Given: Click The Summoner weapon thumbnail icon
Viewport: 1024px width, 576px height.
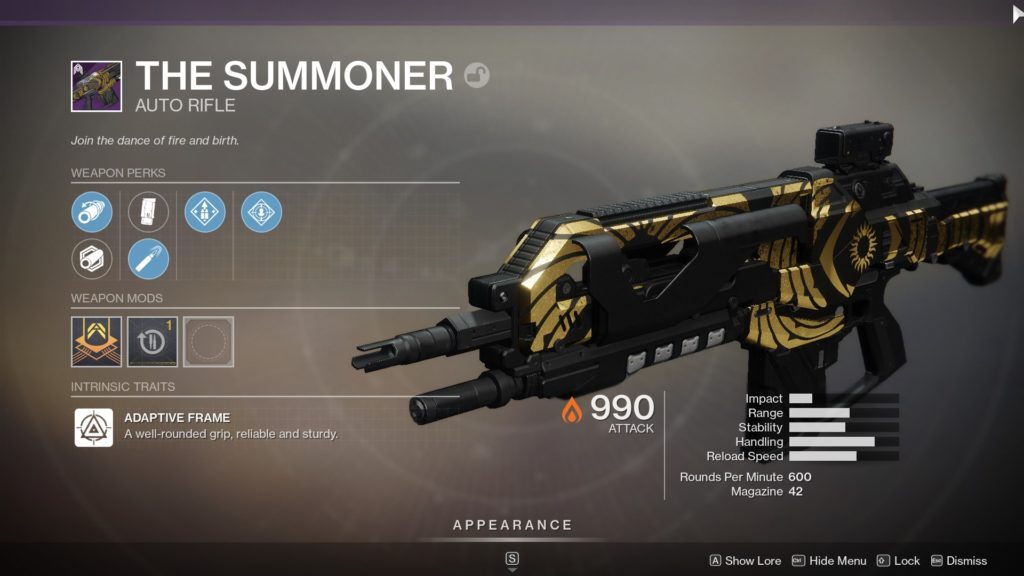Looking at the screenshot, I should click(x=96, y=86).
